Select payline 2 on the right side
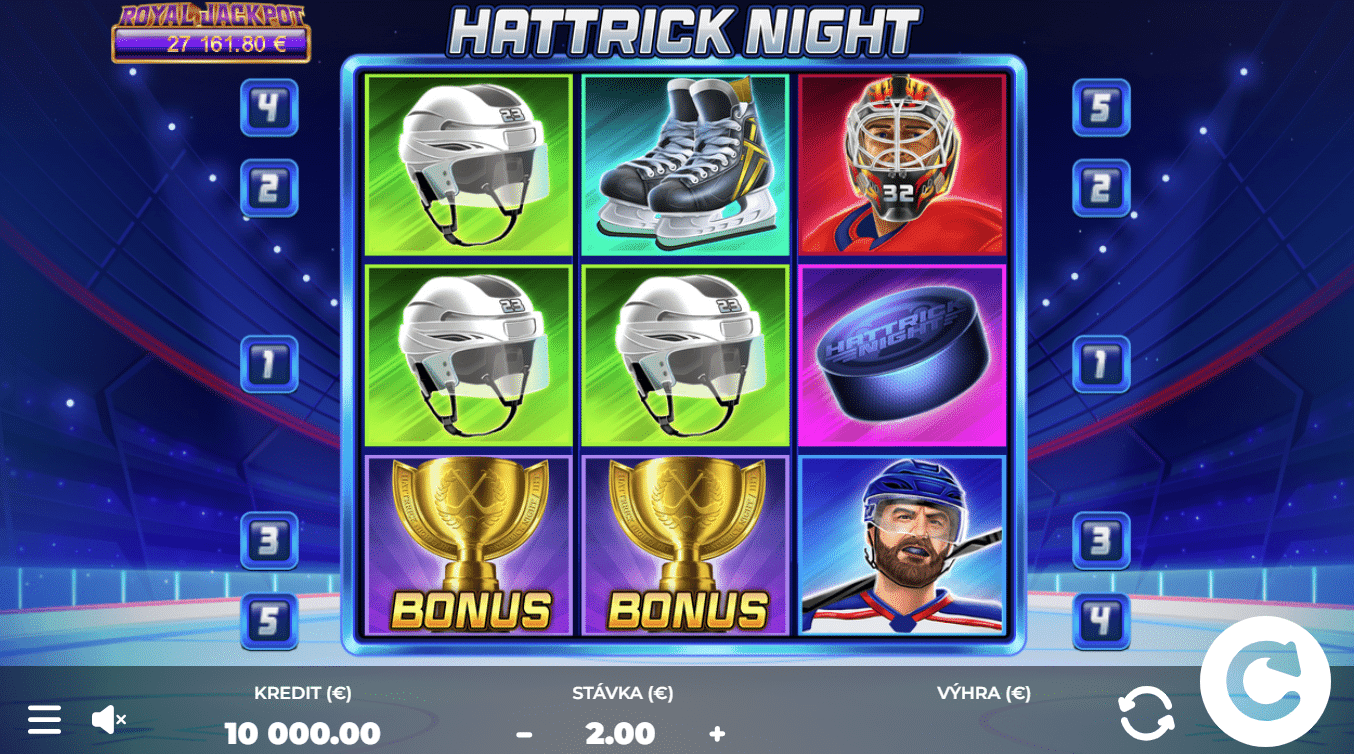The image size is (1354, 754). click(1102, 186)
